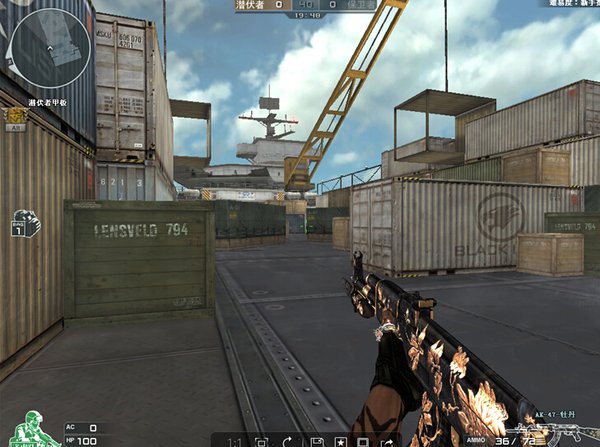This screenshot has height=447, width=600.
Task: Set the image viewer to 1:1 zoom
Action: 234,441
